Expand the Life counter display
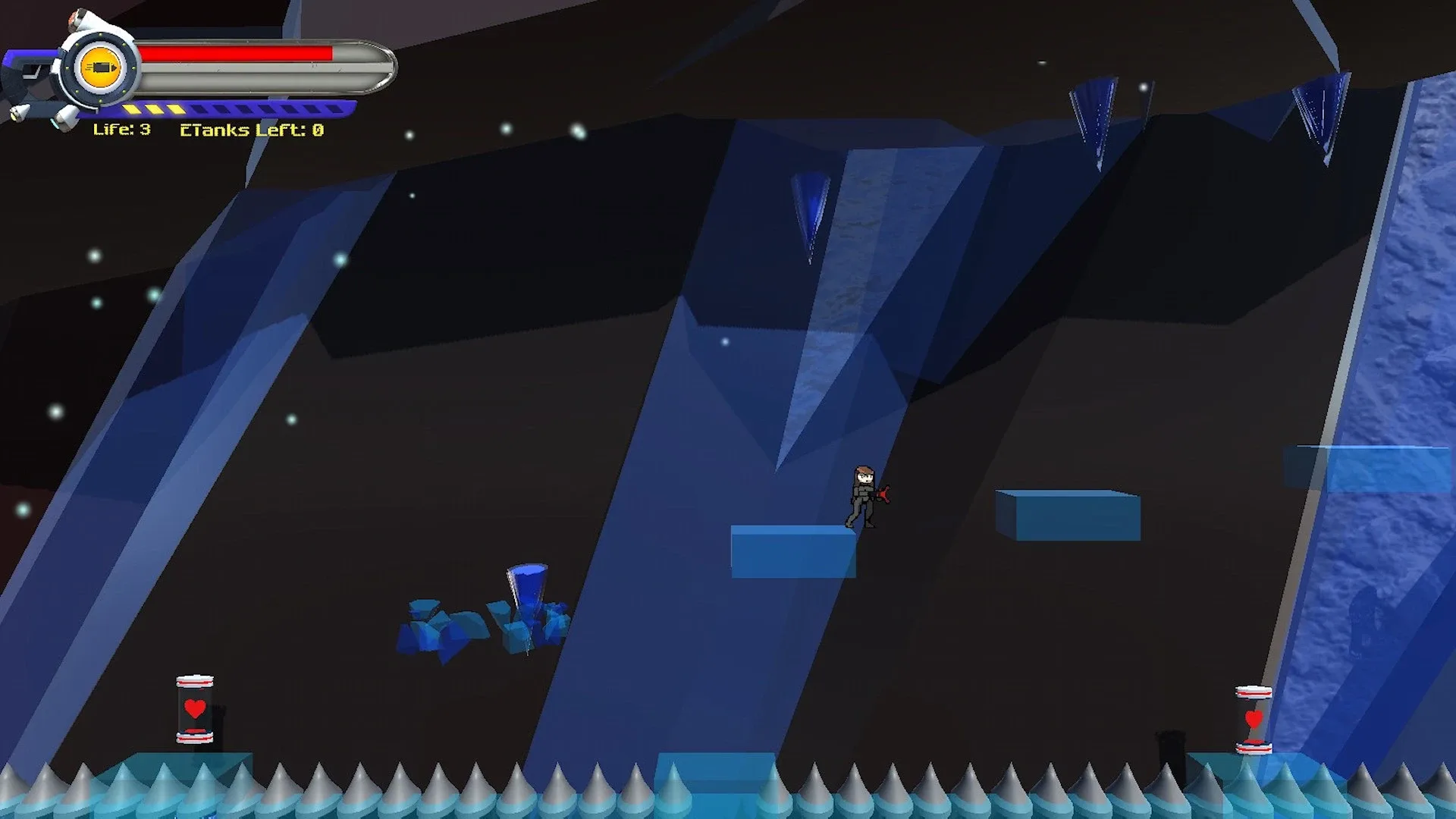 pyautogui.click(x=124, y=130)
